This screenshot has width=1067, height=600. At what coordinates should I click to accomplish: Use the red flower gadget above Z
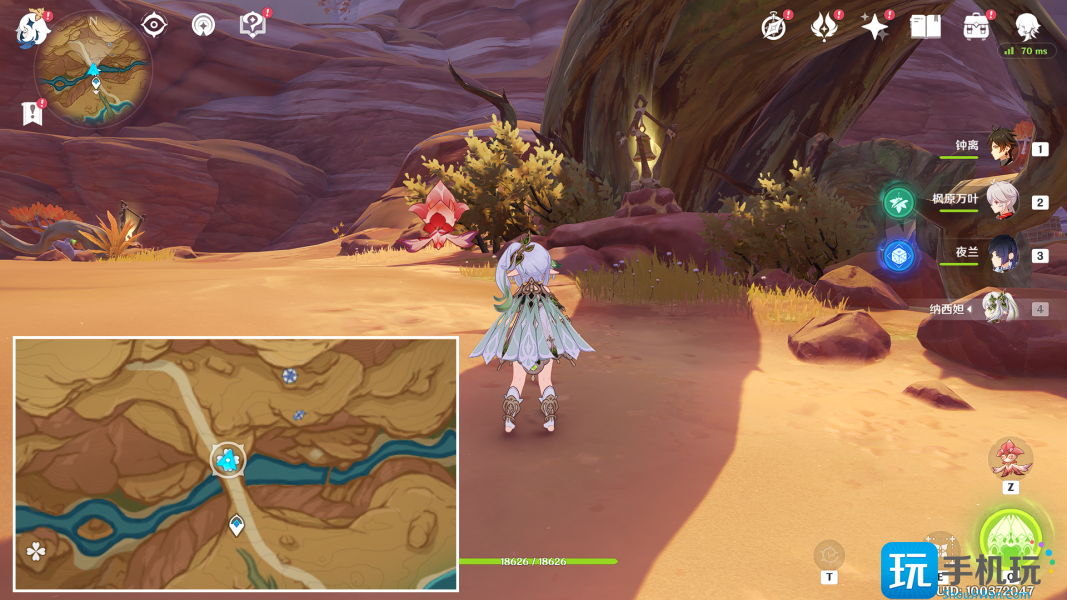tap(1010, 458)
